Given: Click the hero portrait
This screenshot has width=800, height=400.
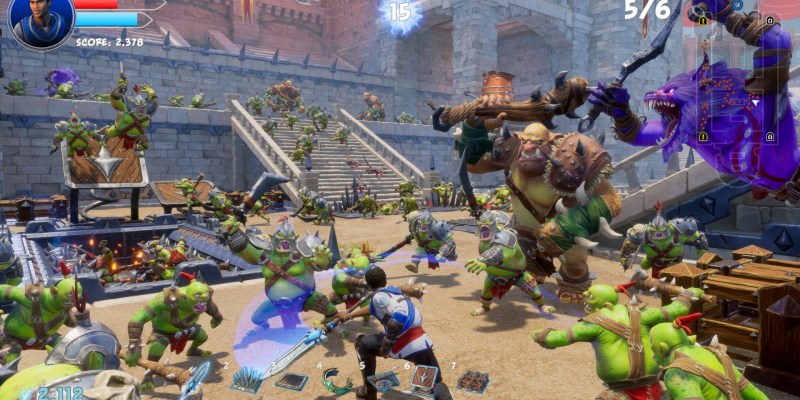Looking at the screenshot, I should pyautogui.click(x=41, y=21).
